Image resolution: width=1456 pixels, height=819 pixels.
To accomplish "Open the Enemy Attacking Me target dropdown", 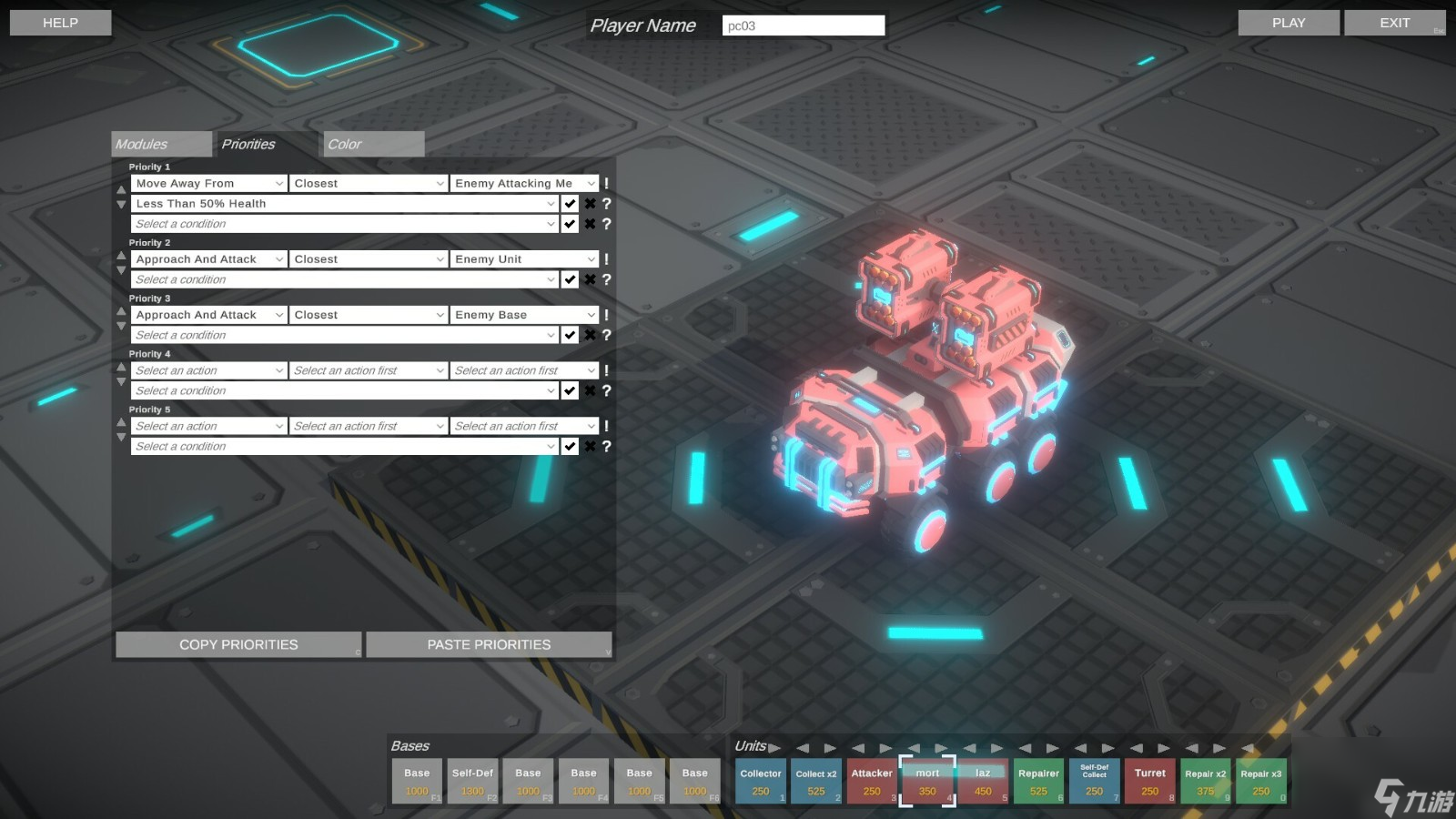I will pyautogui.click(x=525, y=184).
